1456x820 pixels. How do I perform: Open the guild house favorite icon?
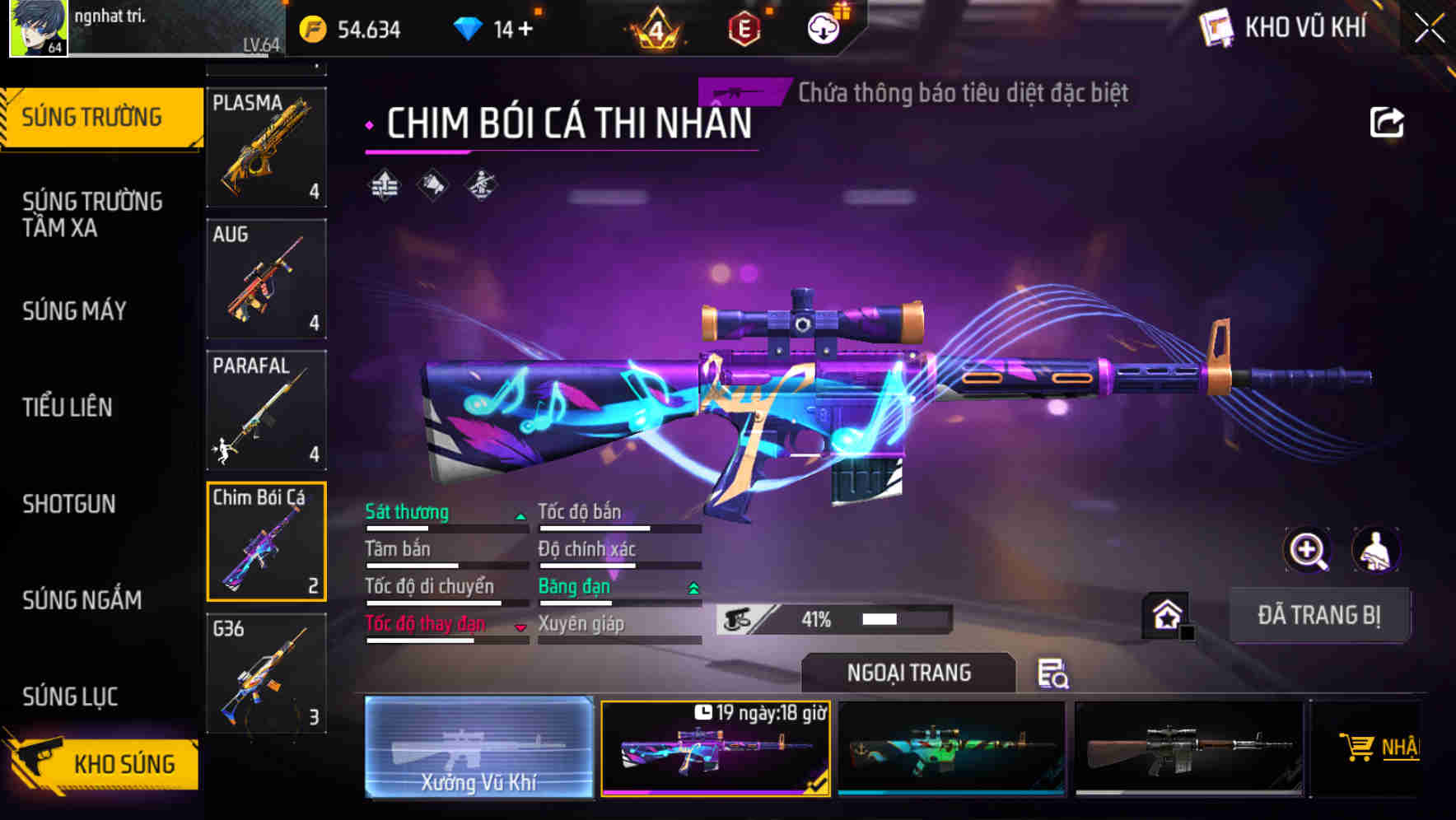(x=1166, y=613)
